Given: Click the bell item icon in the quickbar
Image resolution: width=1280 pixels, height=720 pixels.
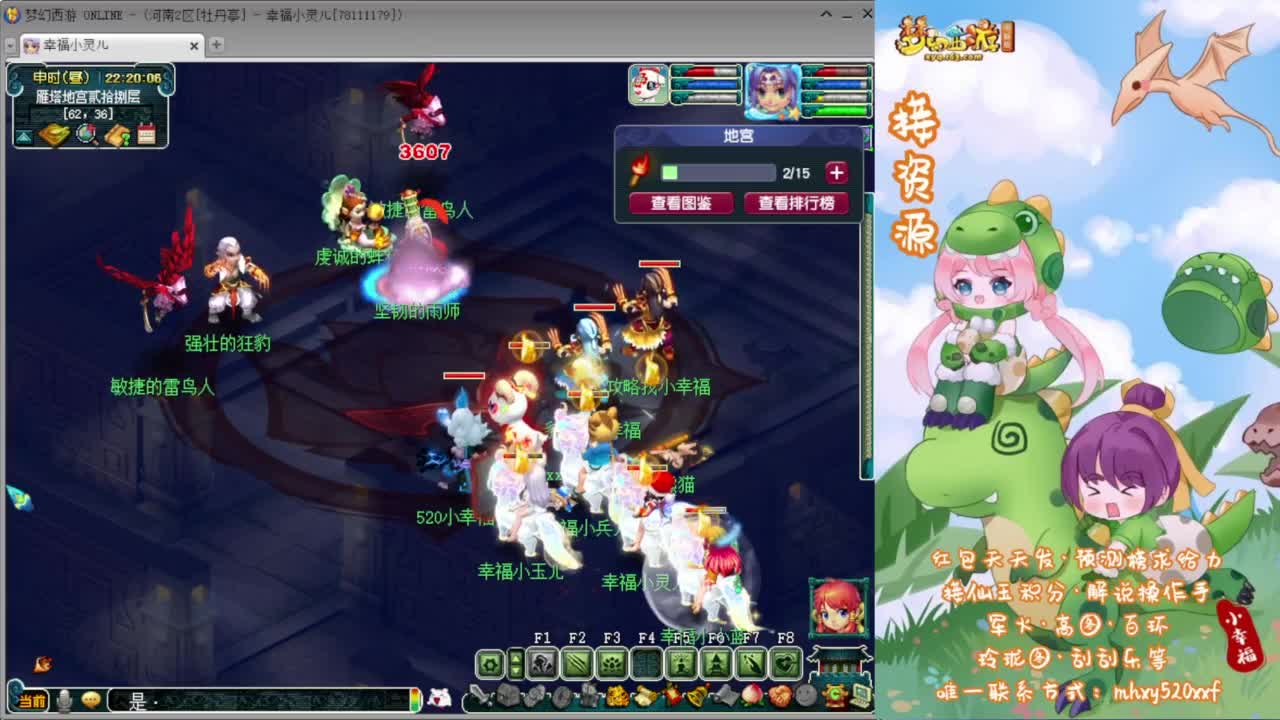Looking at the screenshot, I should 698,696.
